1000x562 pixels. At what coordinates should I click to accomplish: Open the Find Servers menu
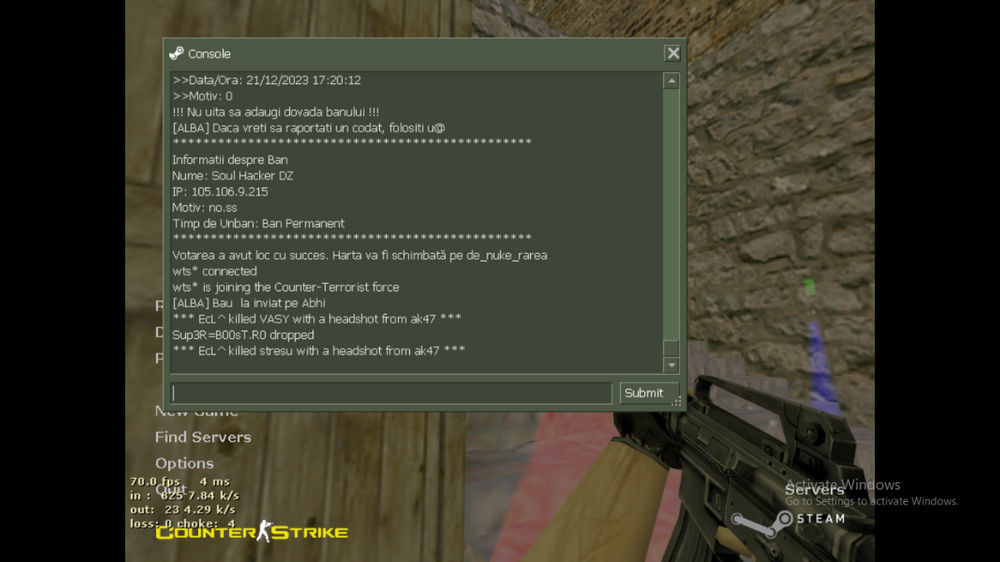[203, 437]
